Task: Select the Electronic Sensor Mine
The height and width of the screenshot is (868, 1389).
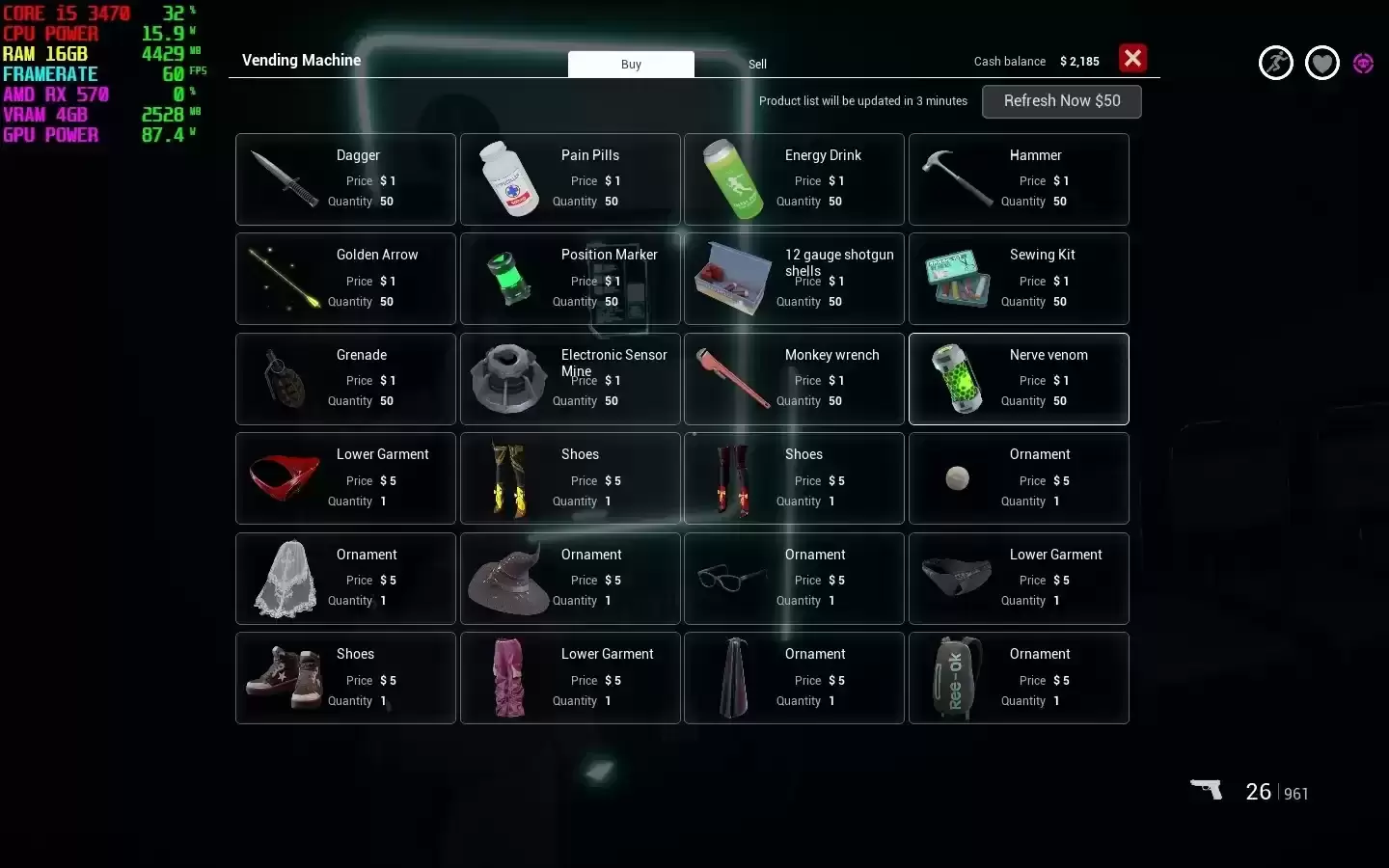Action: pyautogui.click(x=570, y=379)
